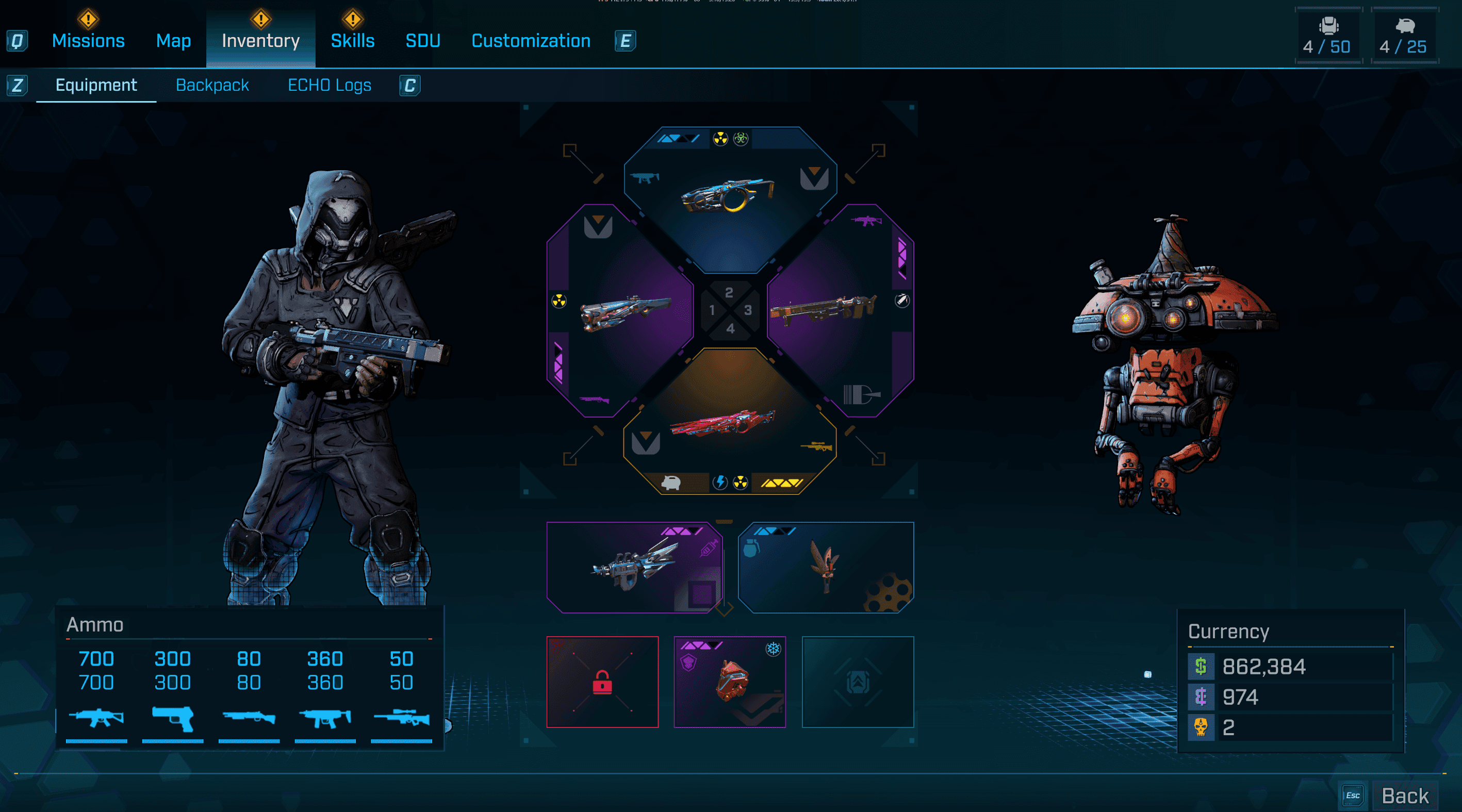Select the purple class mod slot
The height and width of the screenshot is (812, 1462).
[x=730, y=682]
